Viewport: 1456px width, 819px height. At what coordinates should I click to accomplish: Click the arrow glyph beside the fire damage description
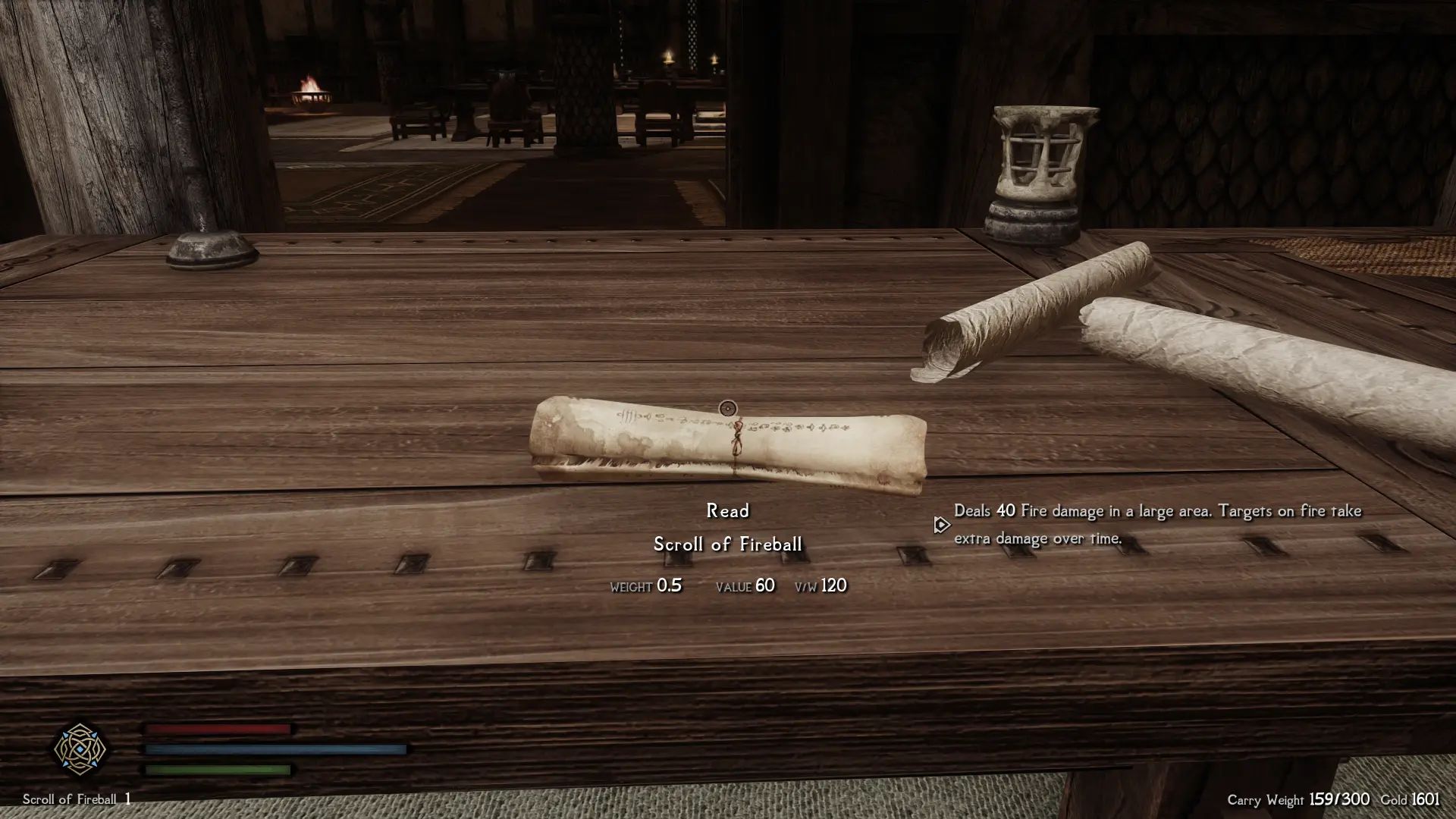click(942, 524)
